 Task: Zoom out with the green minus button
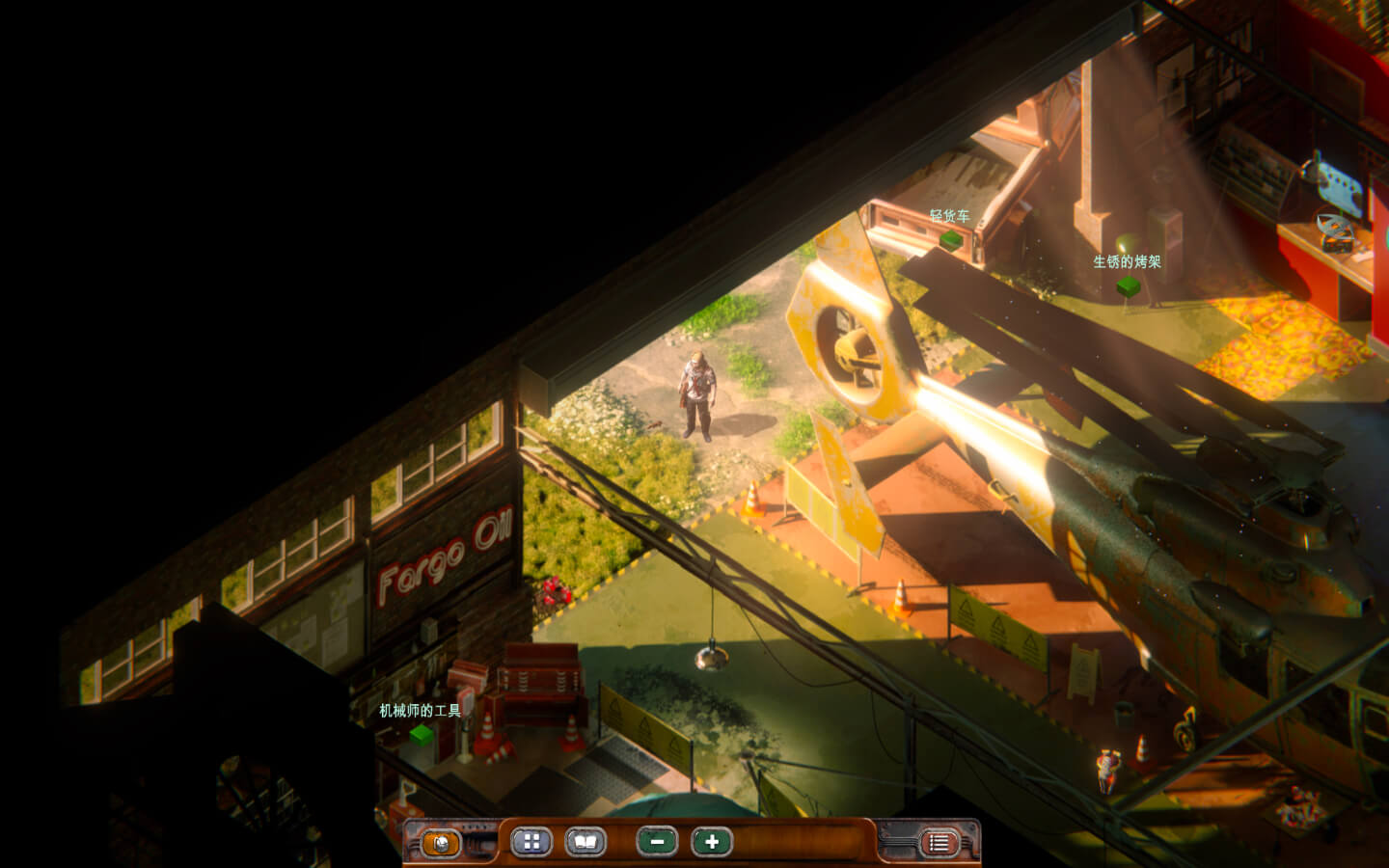click(x=657, y=842)
